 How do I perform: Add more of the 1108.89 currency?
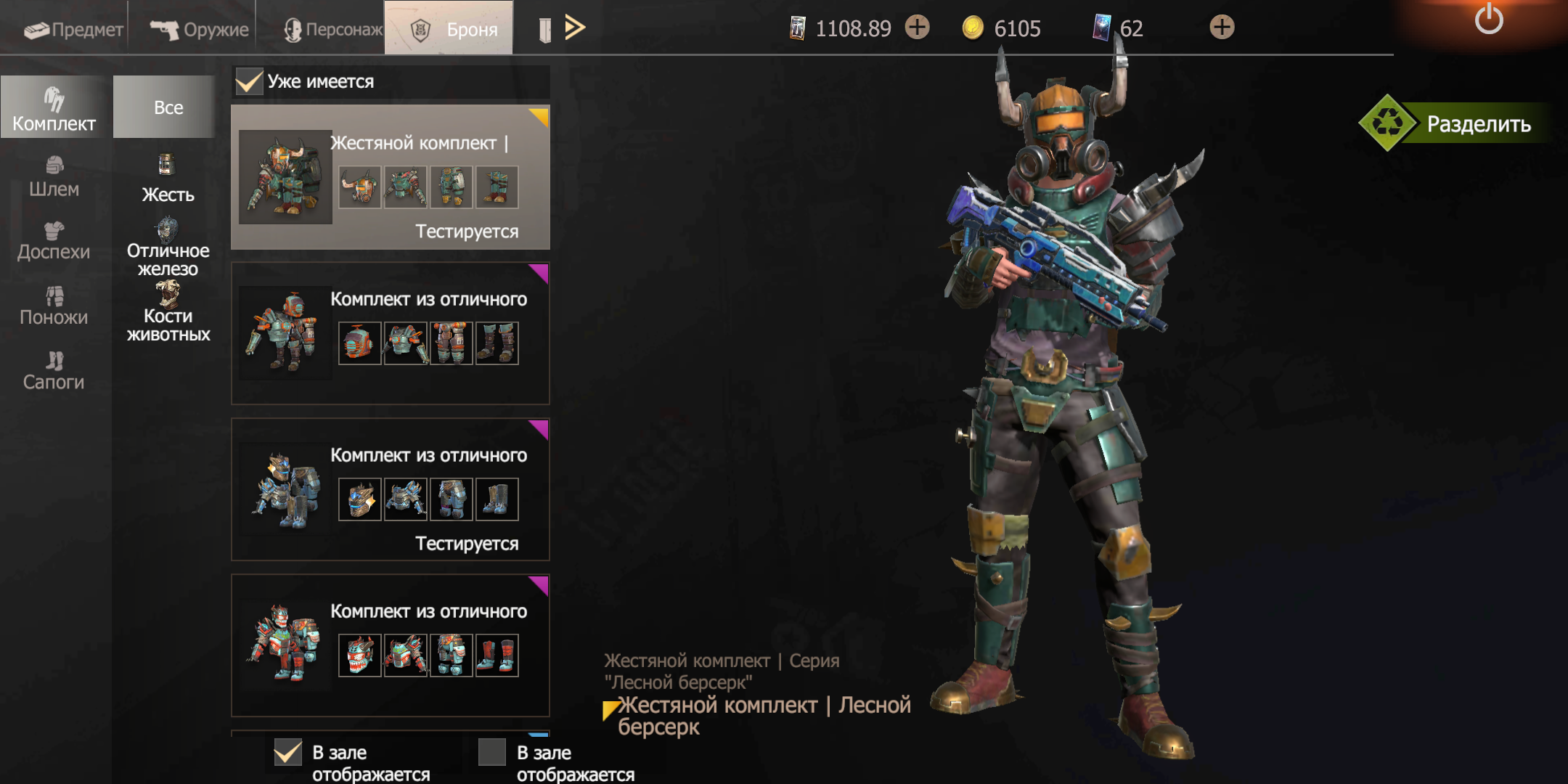pos(918,28)
